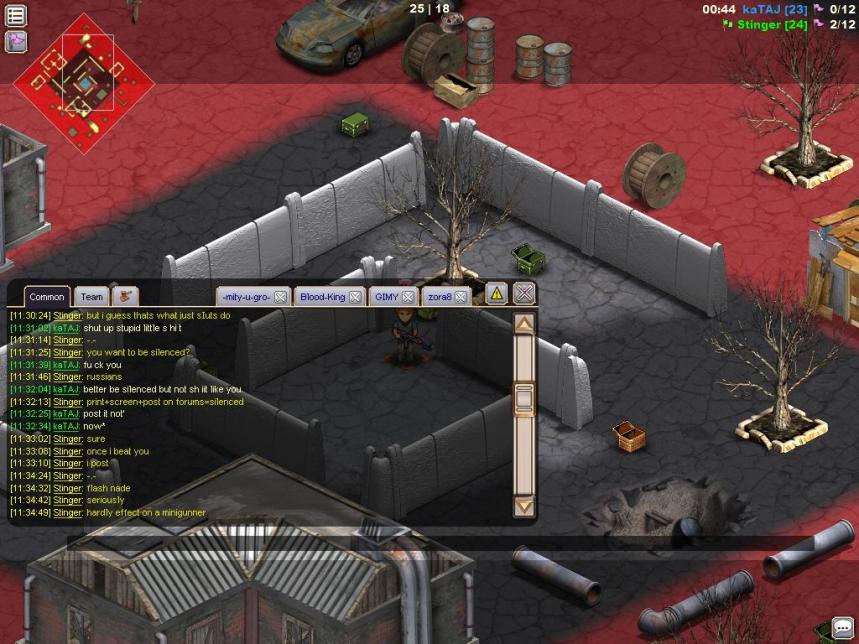
Task: Close the Blood-King chat tab
Action: tap(355, 297)
